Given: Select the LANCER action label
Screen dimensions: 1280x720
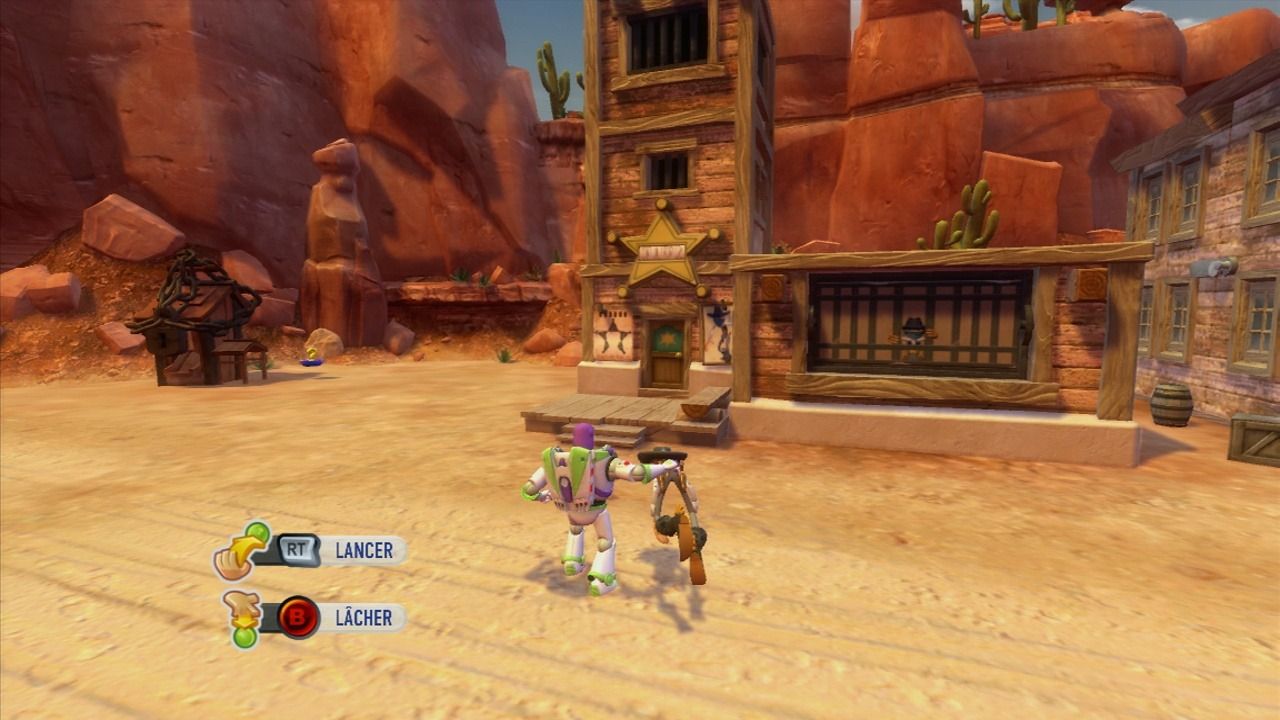Looking at the screenshot, I should pyautogui.click(x=365, y=549).
